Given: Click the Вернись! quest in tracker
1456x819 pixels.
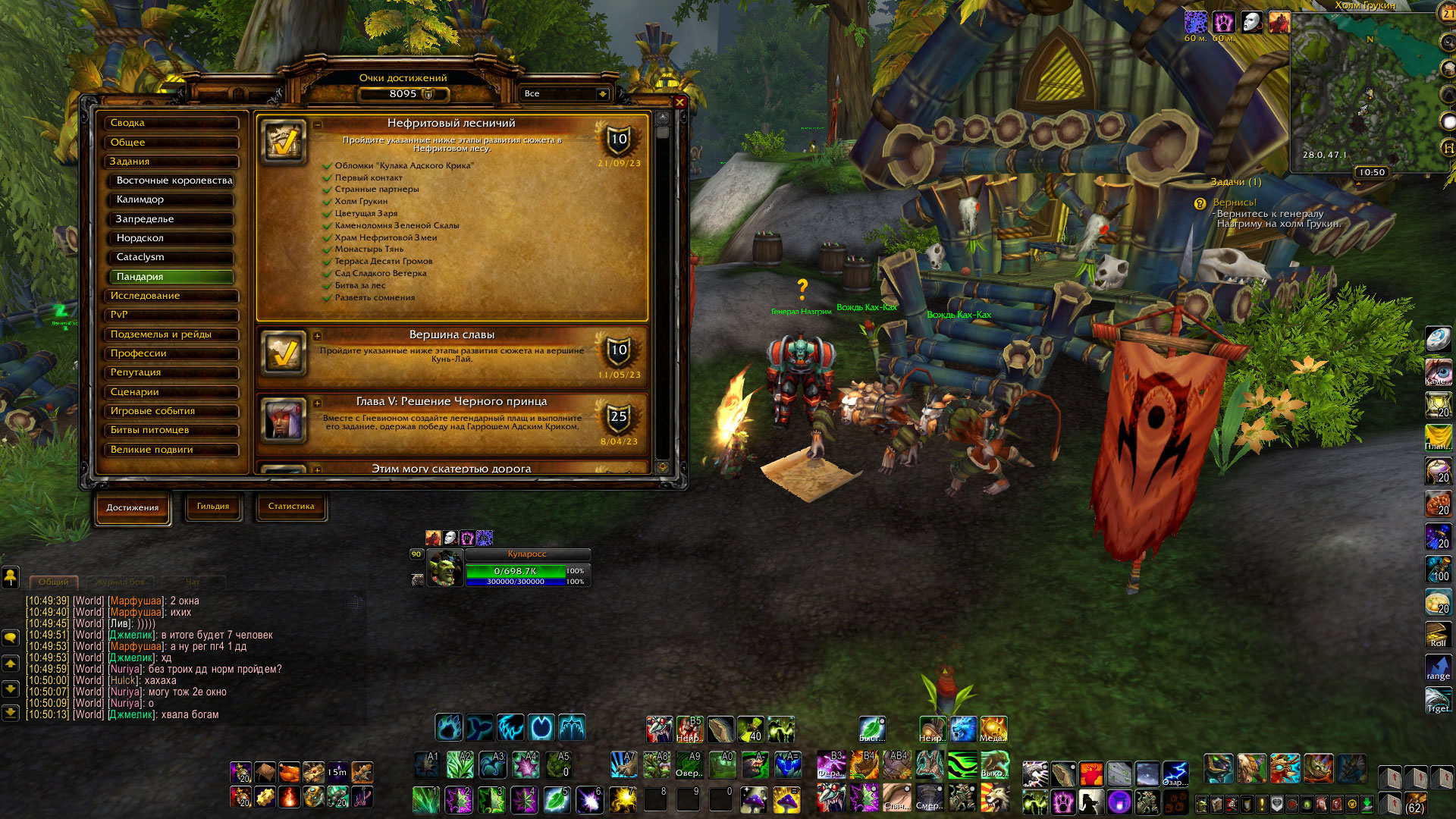Looking at the screenshot, I should tap(1235, 202).
